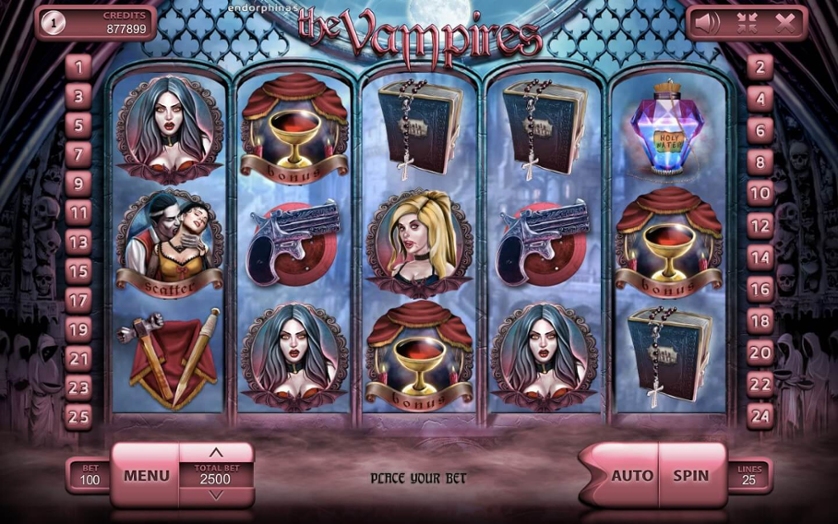Activate payline number 13

78,242
